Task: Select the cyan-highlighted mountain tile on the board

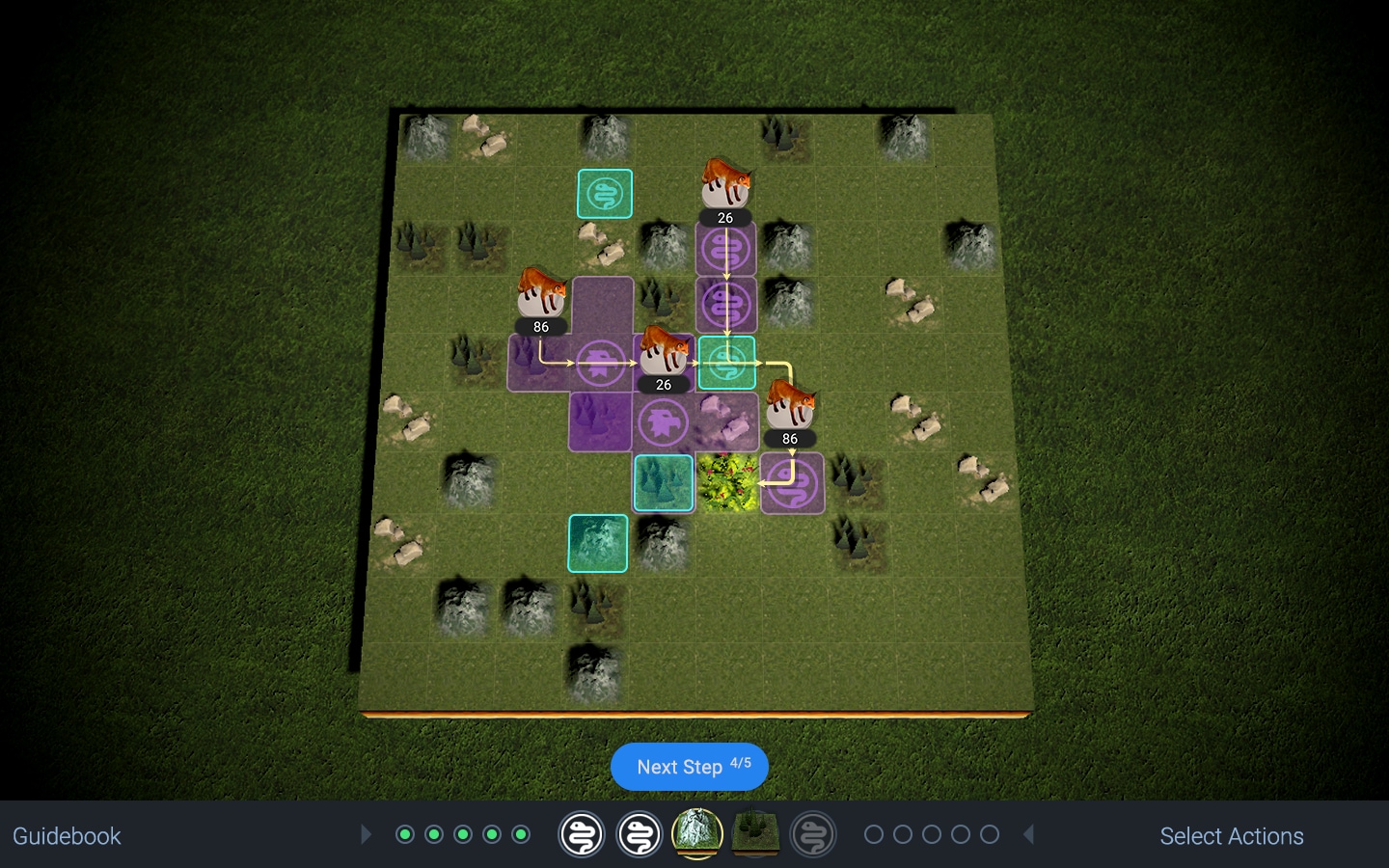Action: tap(598, 543)
